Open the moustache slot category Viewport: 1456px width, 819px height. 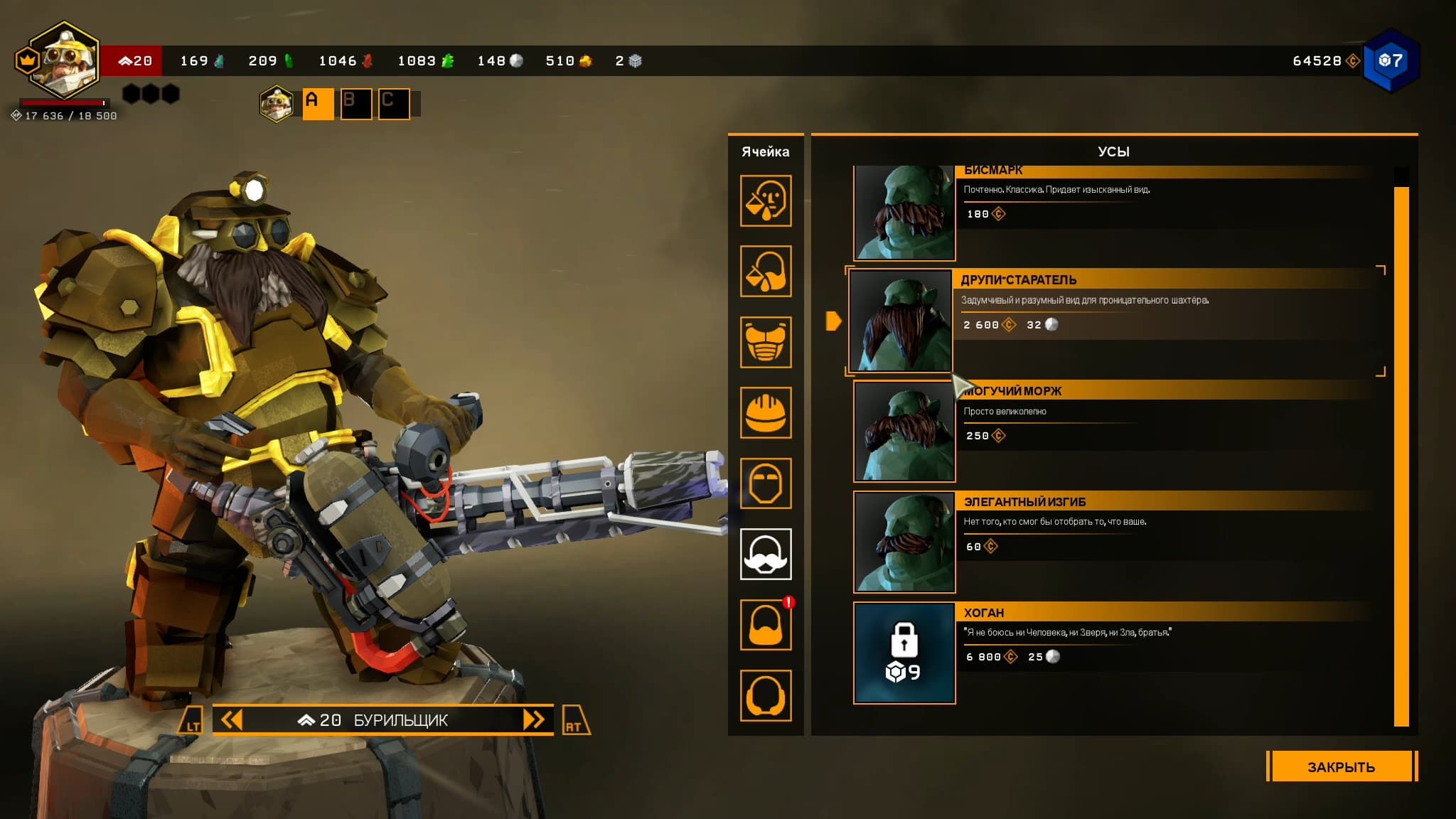tap(766, 554)
